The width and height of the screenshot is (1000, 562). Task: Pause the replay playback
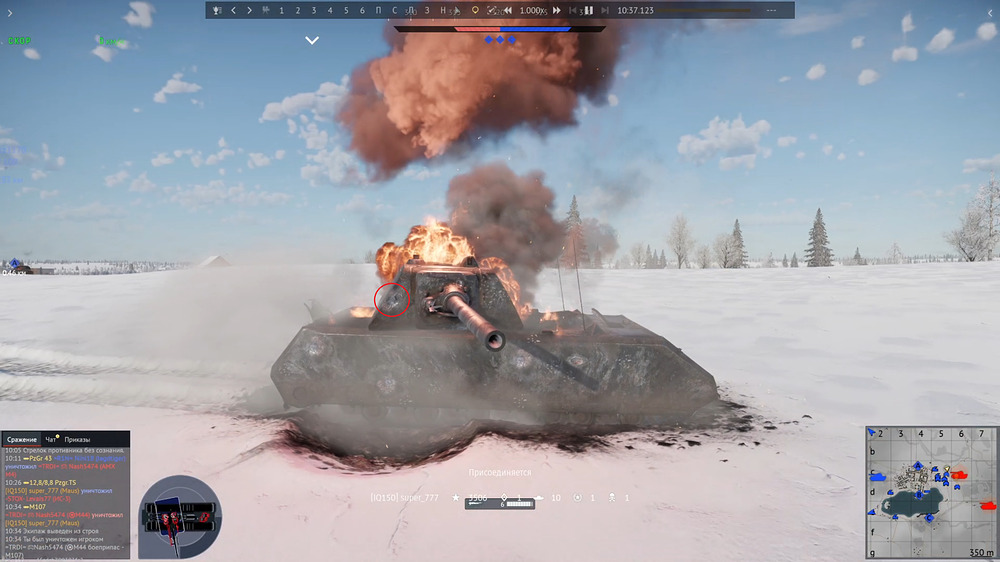589,10
